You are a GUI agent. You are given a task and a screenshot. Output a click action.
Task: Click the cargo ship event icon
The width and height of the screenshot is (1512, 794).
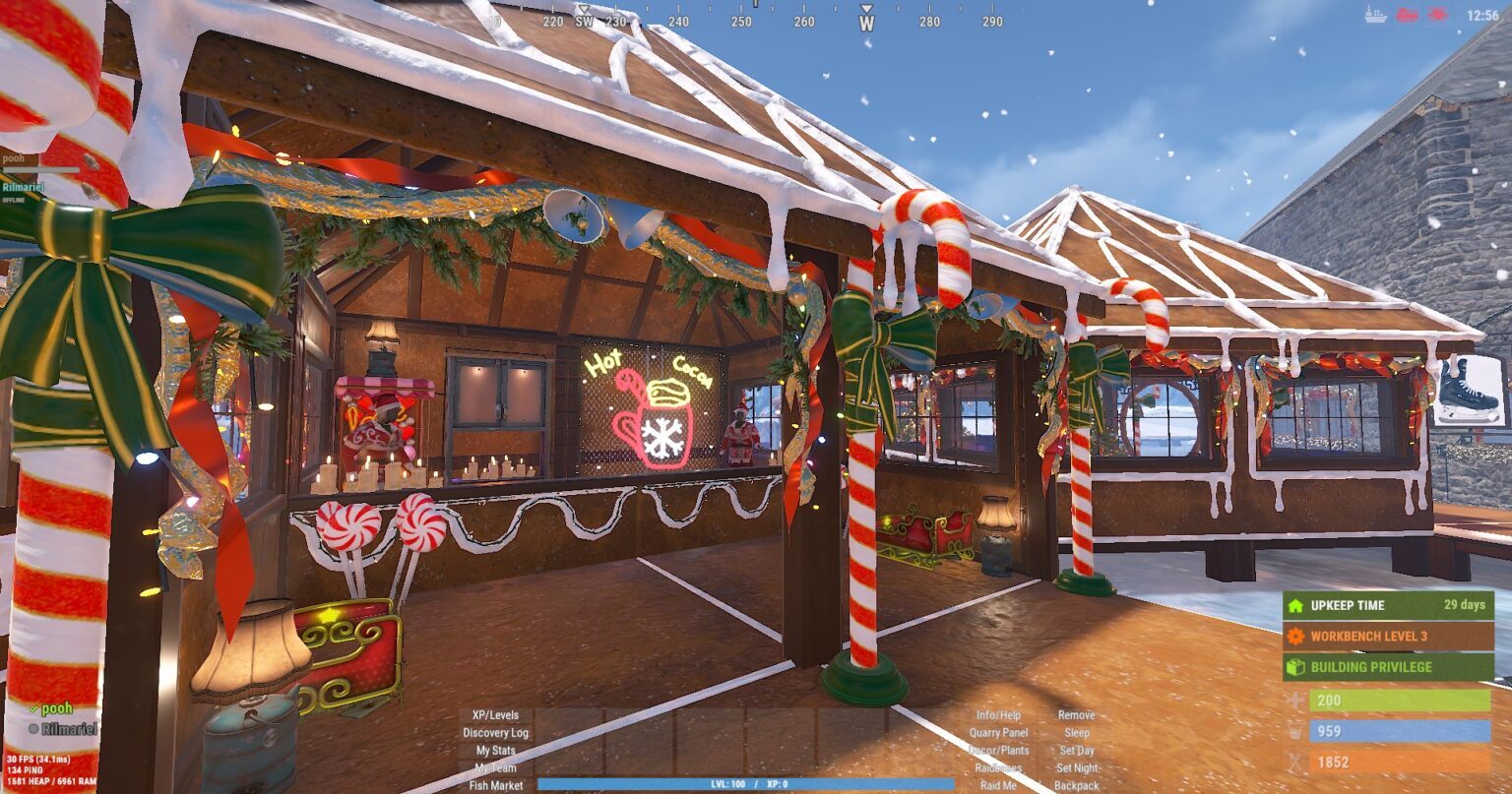(1374, 15)
